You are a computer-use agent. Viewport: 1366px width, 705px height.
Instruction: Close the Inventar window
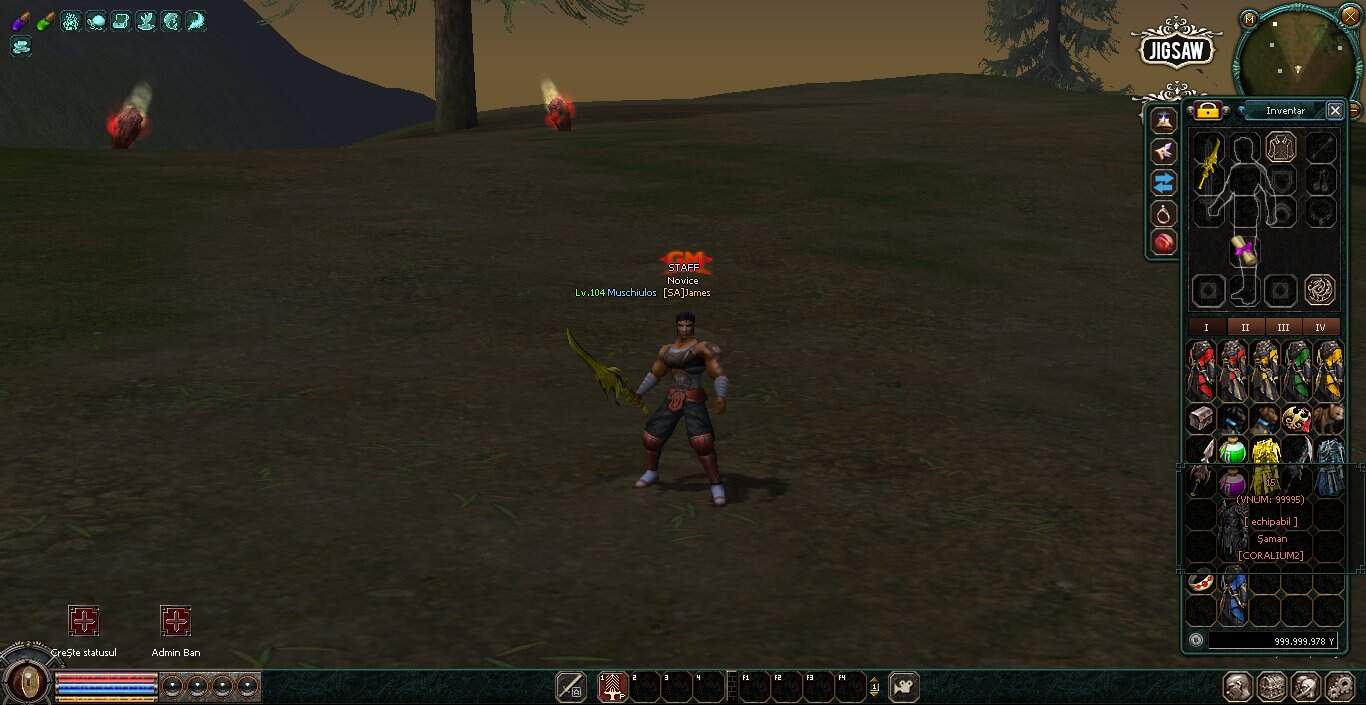[1335, 111]
